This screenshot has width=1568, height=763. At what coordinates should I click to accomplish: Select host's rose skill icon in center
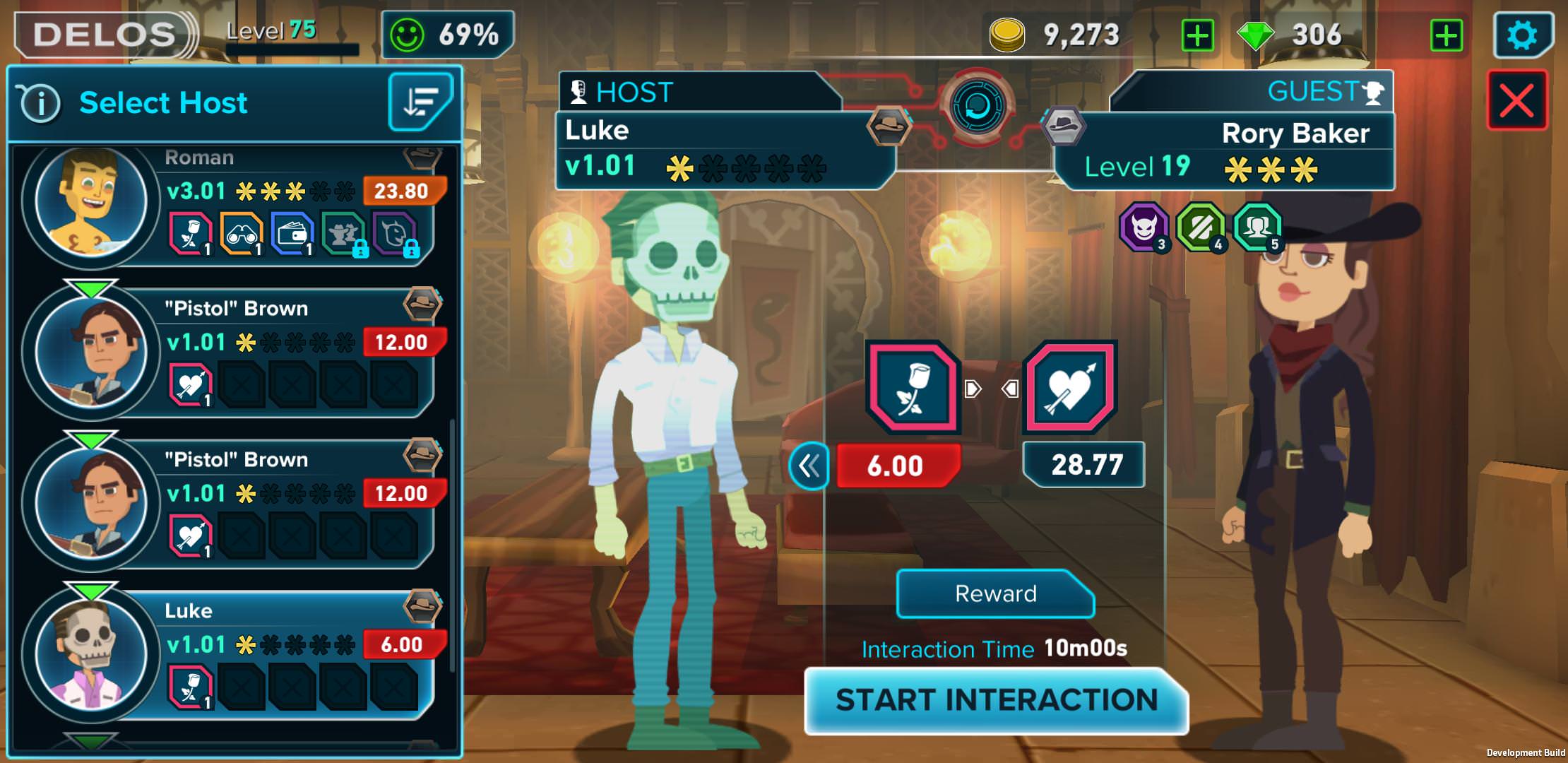point(912,387)
